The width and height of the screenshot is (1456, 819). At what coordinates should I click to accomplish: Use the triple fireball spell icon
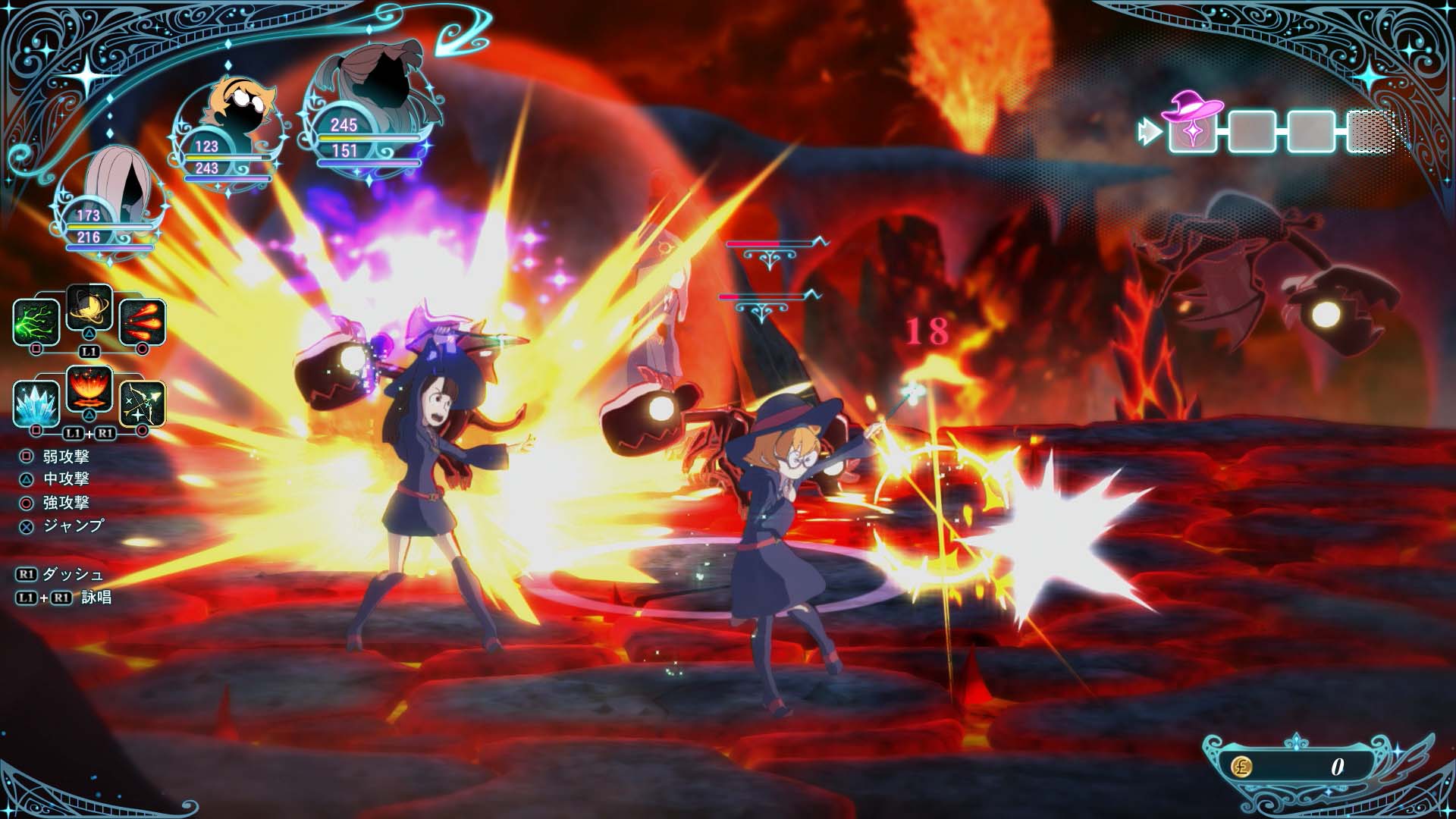142,321
